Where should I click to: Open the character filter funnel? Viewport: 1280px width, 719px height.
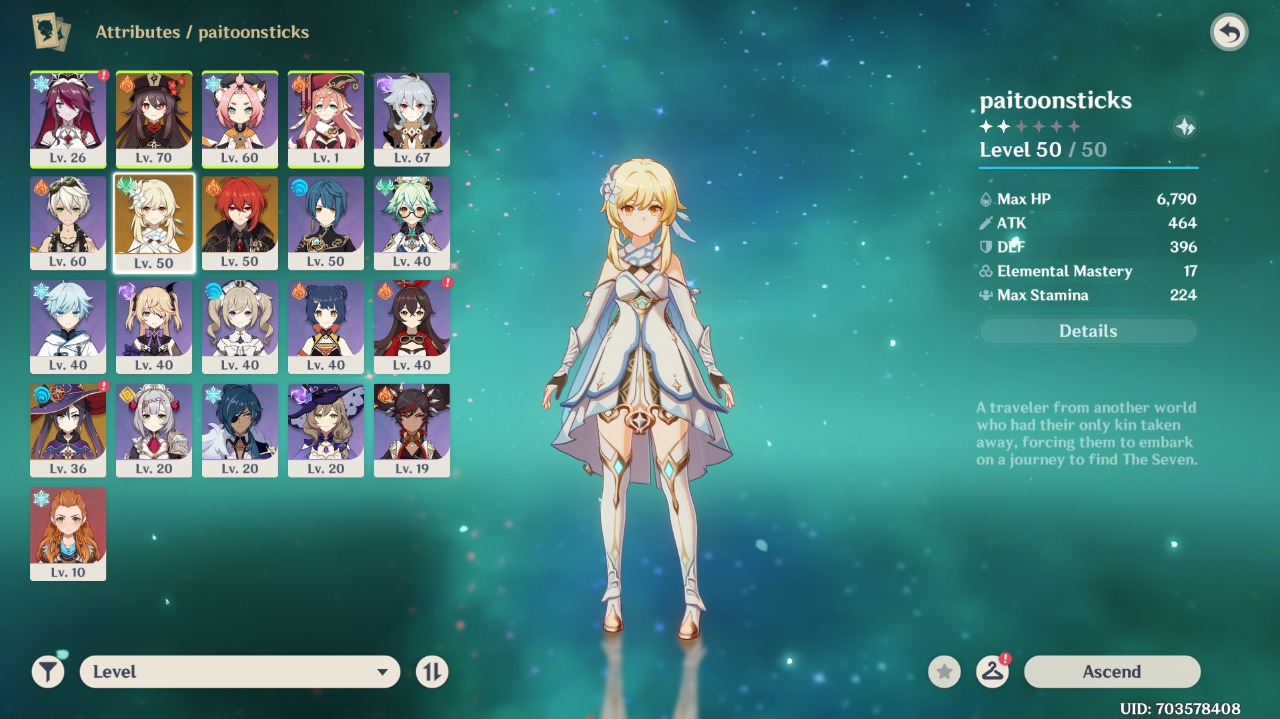click(x=48, y=672)
